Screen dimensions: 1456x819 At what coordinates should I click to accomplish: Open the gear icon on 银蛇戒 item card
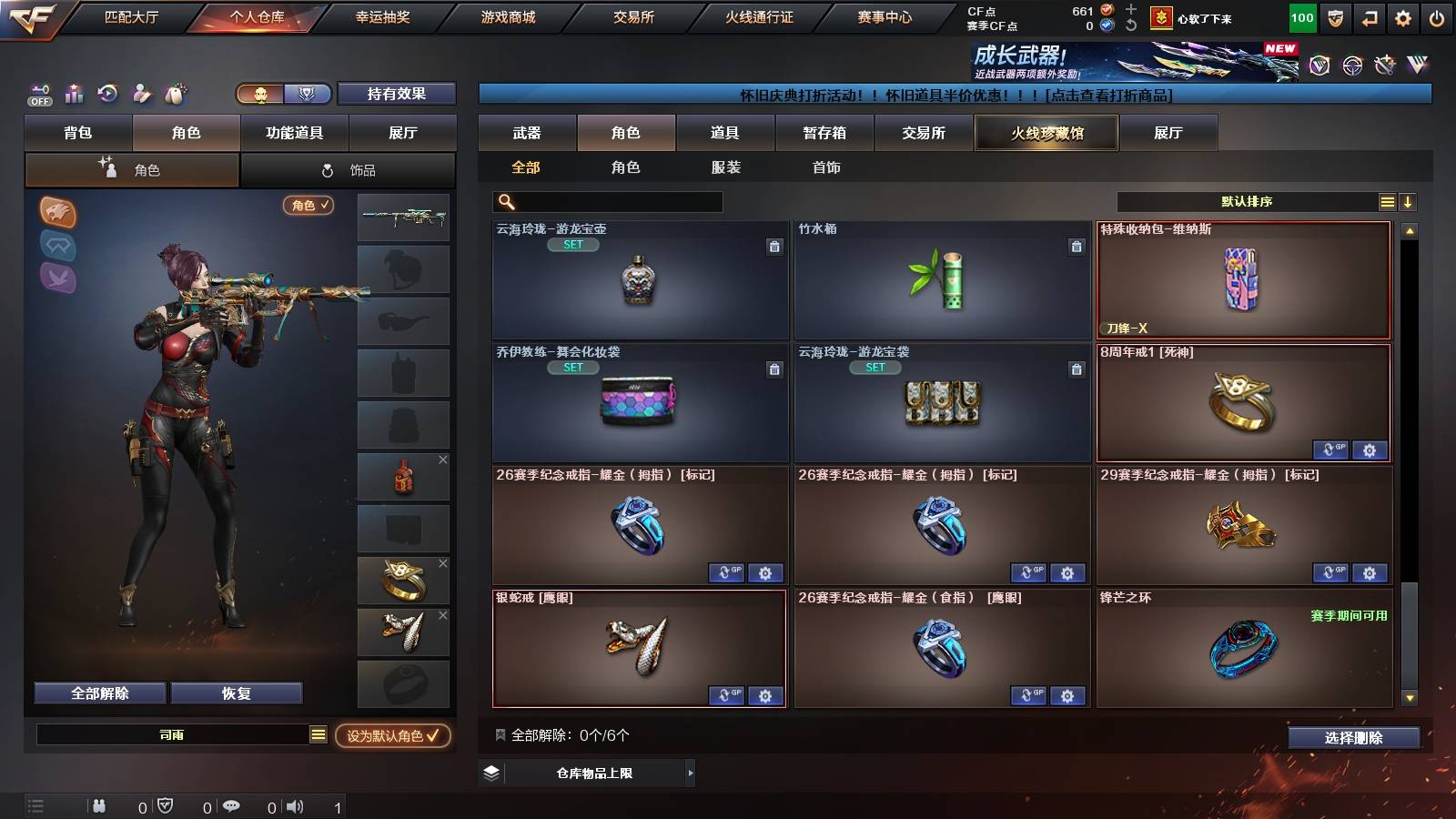(x=766, y=695)
